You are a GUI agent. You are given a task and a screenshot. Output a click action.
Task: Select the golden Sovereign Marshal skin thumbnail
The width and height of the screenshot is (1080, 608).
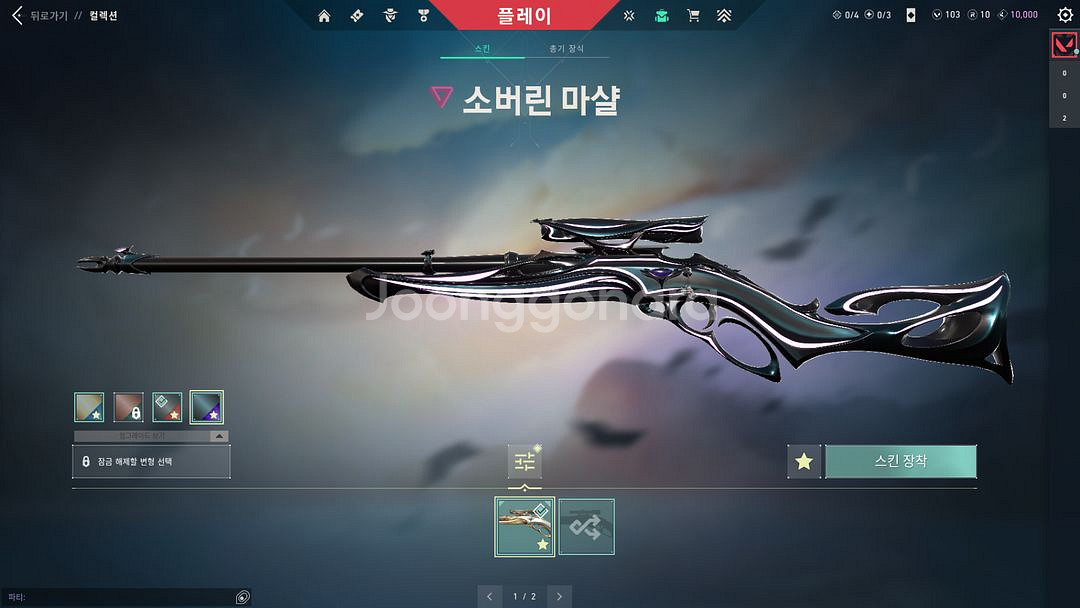[525, 527]
